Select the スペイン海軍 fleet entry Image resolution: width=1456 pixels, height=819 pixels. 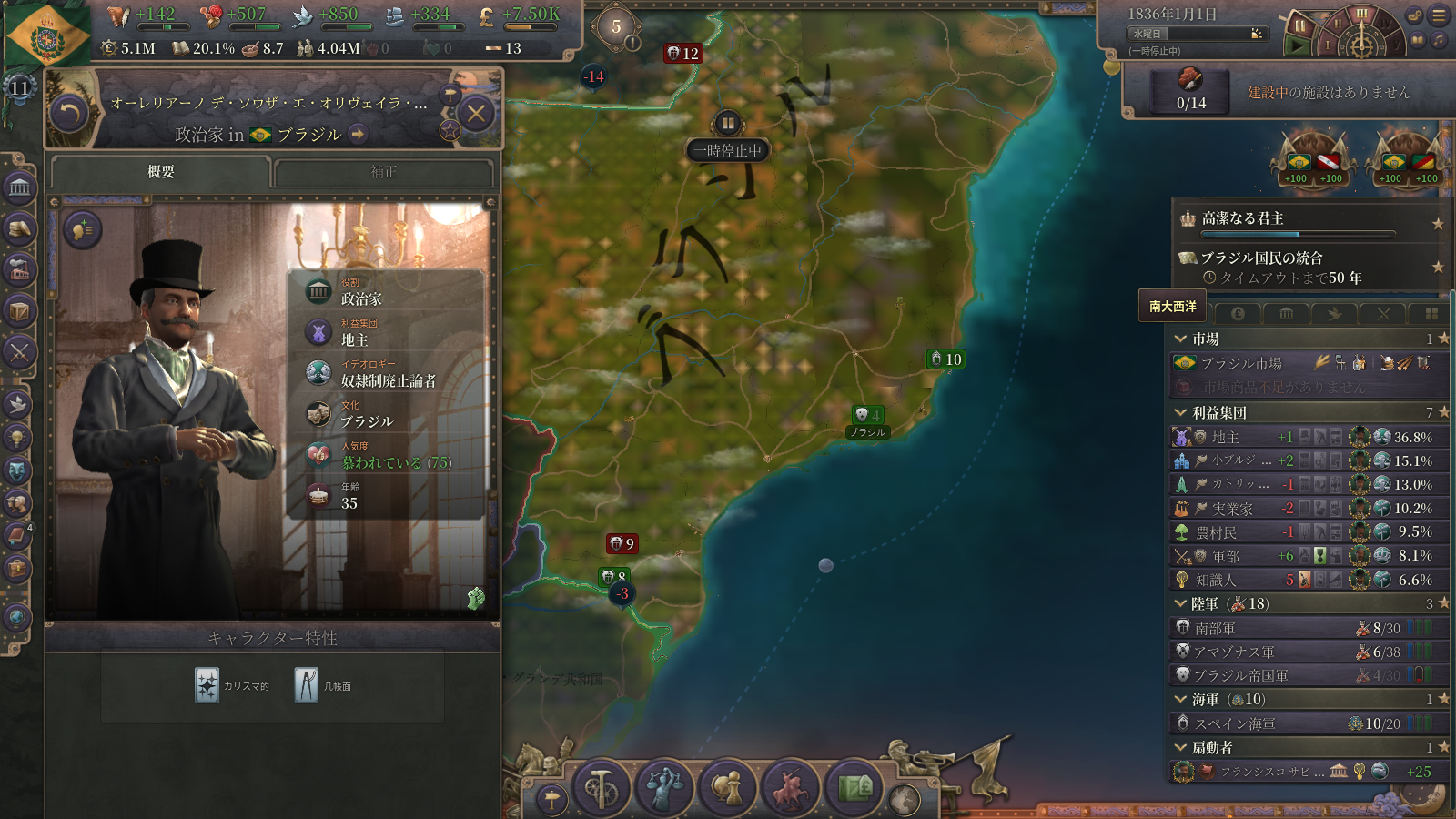tap(1234, 723)
